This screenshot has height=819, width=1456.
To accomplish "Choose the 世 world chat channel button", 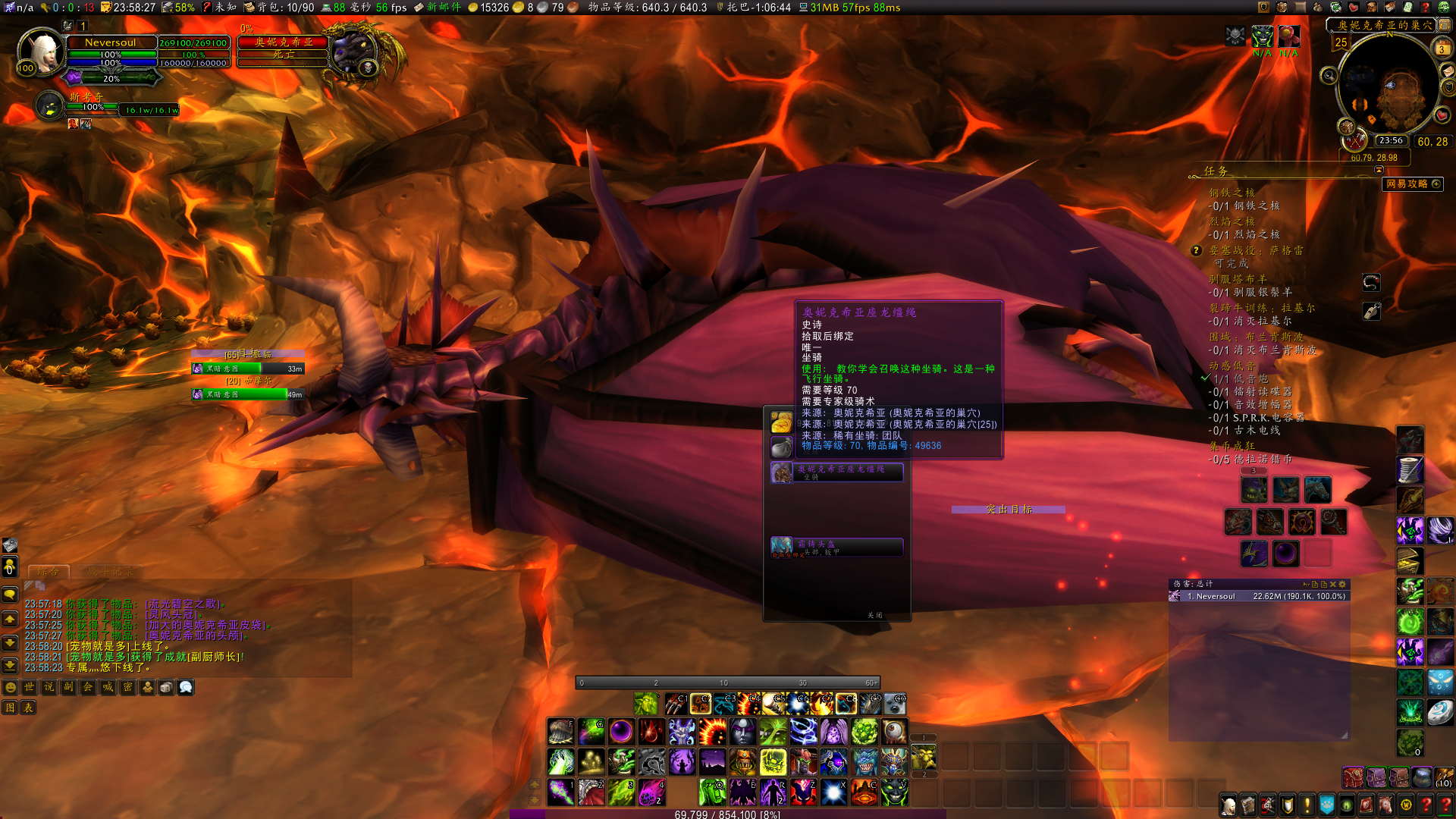I will pos(30,687).
